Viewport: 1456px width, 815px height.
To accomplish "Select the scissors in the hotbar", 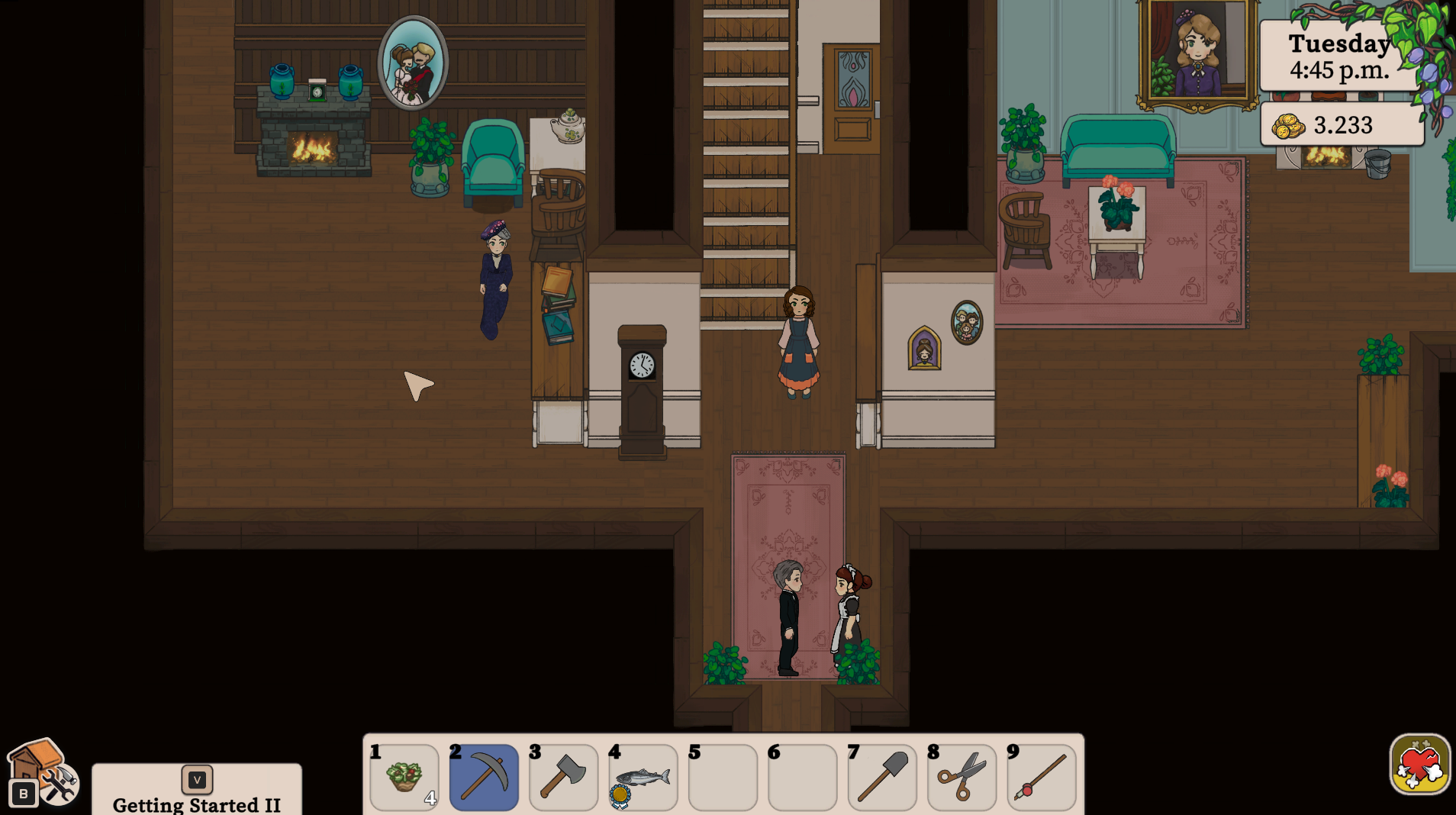I will pyautogui.click(x=962, y=777).
